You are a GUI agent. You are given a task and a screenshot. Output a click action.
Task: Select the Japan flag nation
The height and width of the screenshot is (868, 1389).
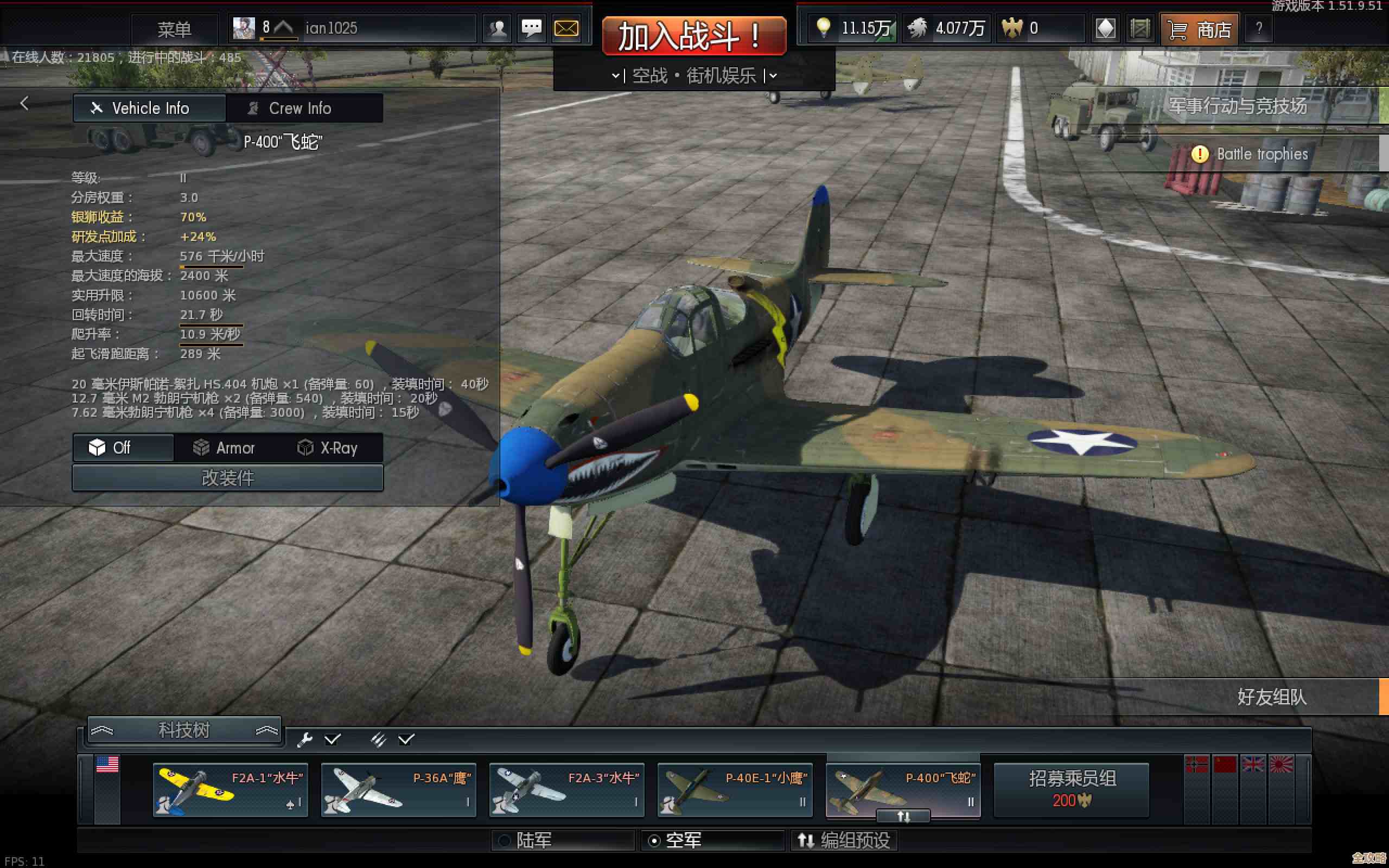pyautogui.click(x=1281, y=765)
